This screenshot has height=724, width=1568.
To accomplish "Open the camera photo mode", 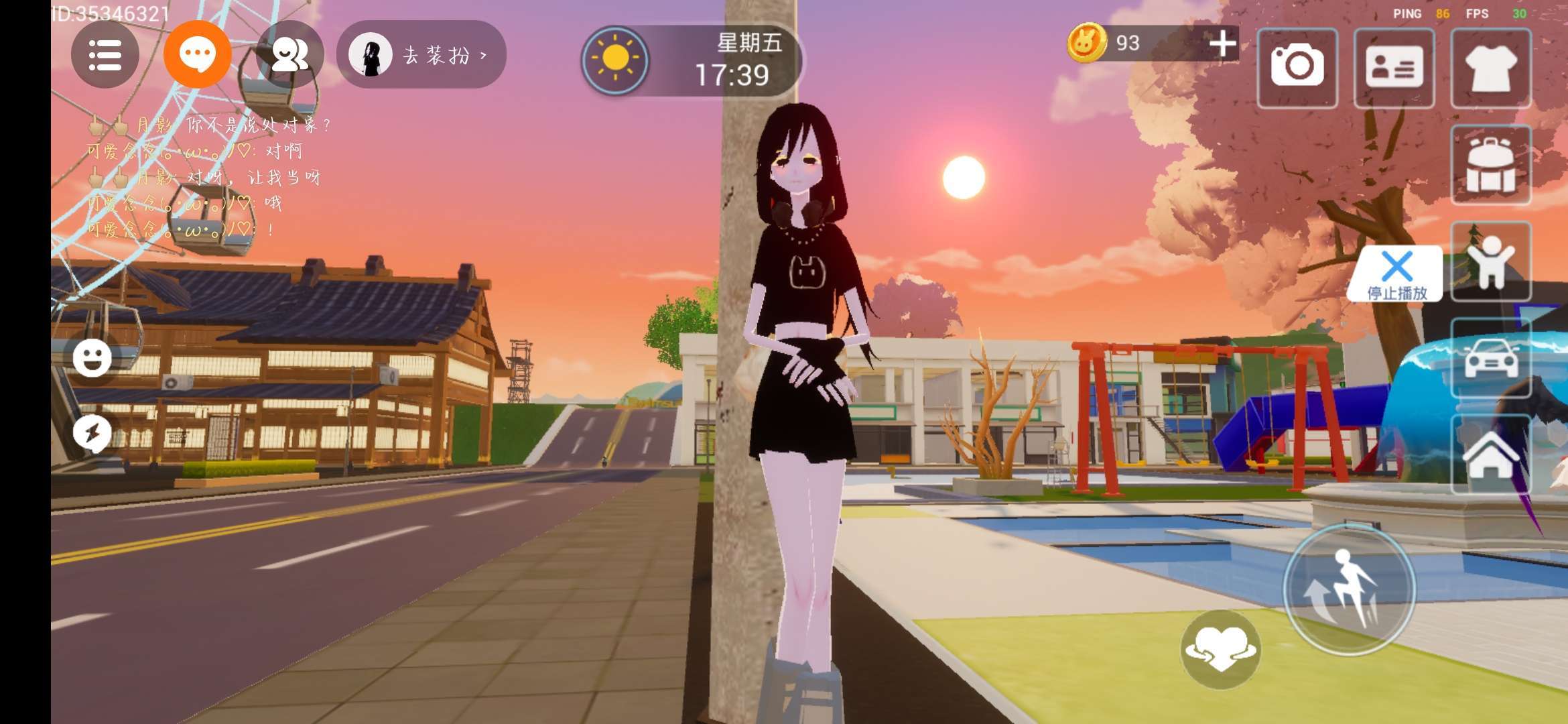I will [1297, 67].
